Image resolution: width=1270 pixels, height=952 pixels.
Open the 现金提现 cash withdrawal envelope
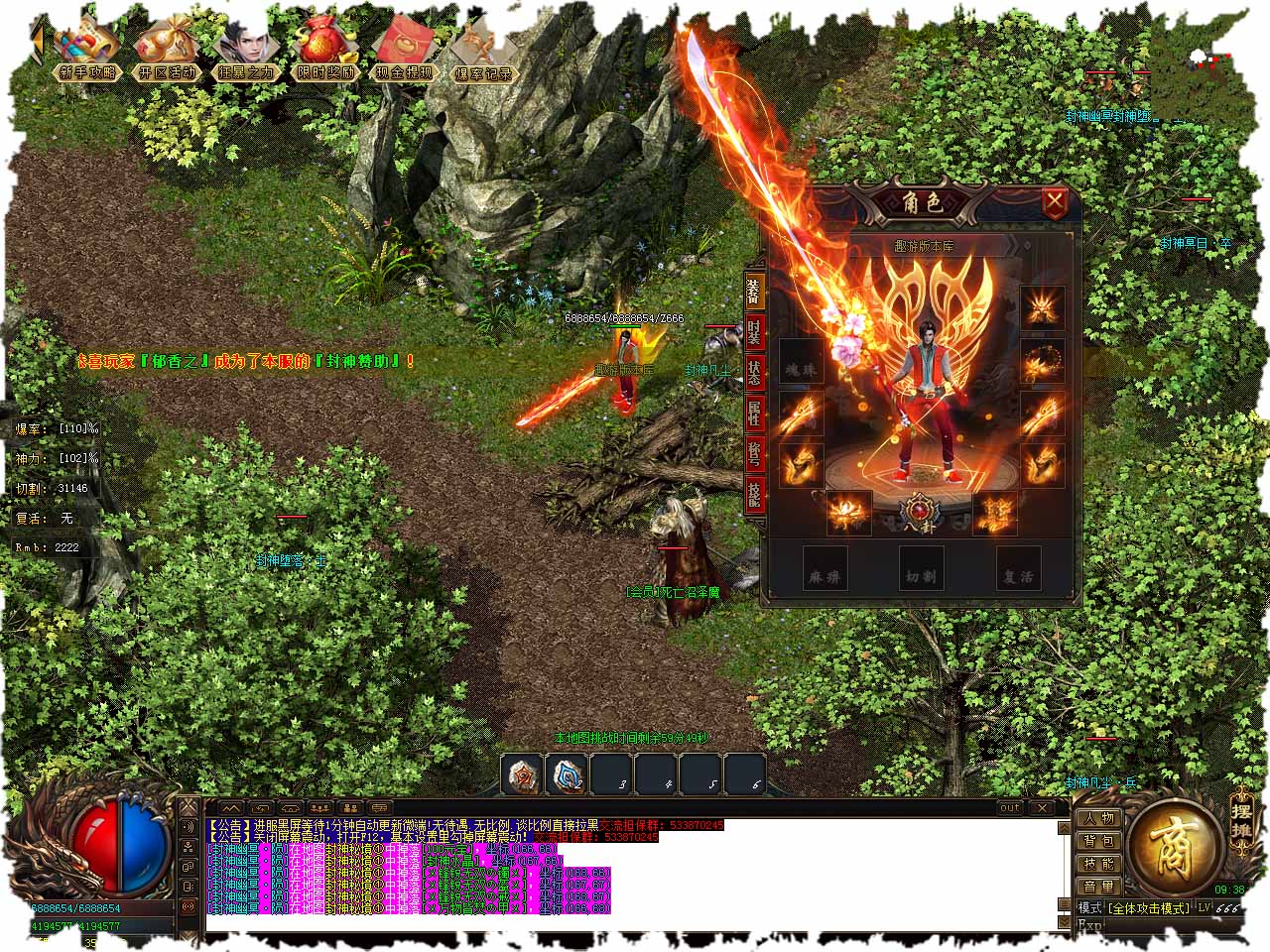pos(404,52)
